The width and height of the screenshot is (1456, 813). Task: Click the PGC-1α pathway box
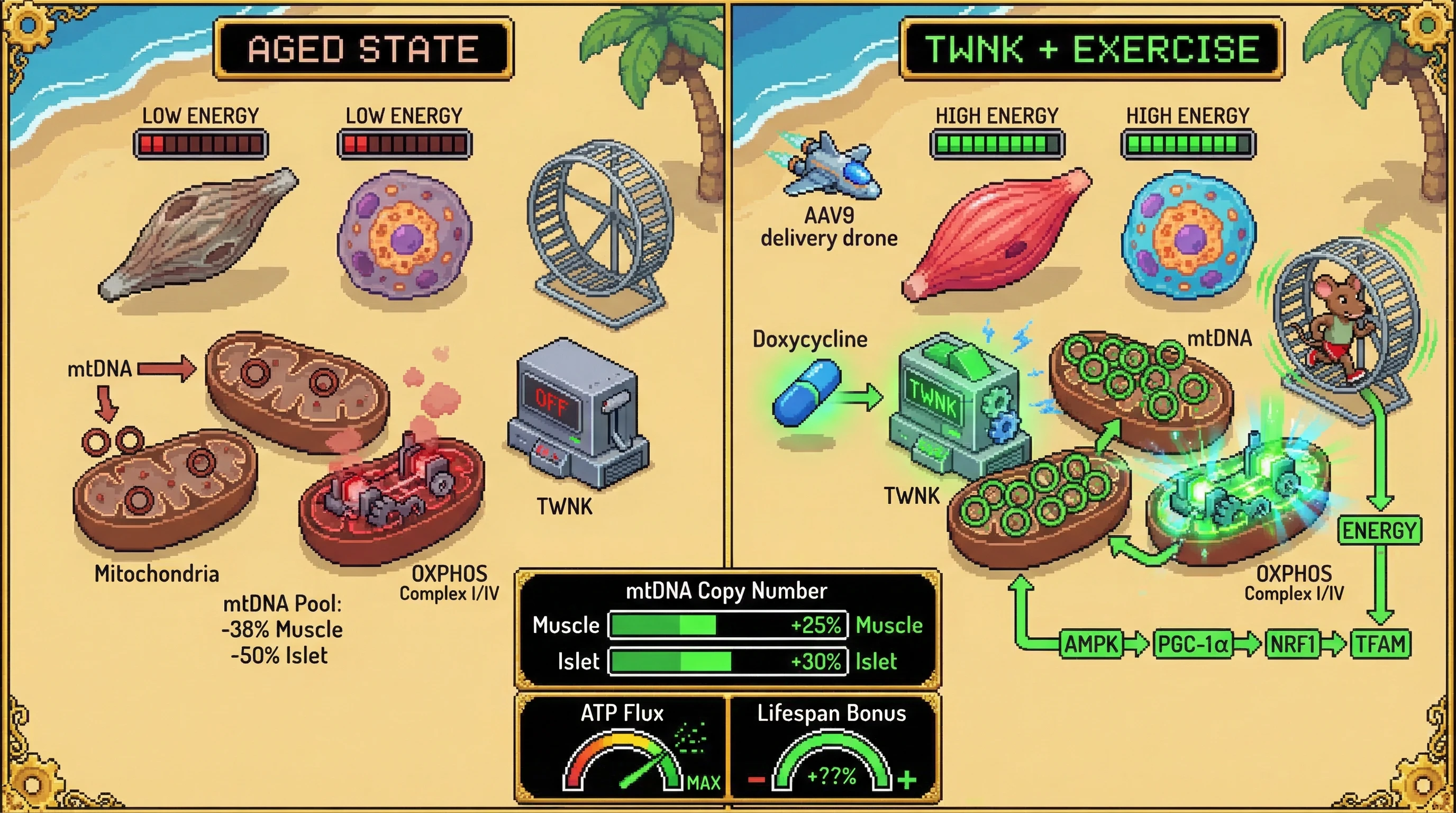(x=1193, y=644)
